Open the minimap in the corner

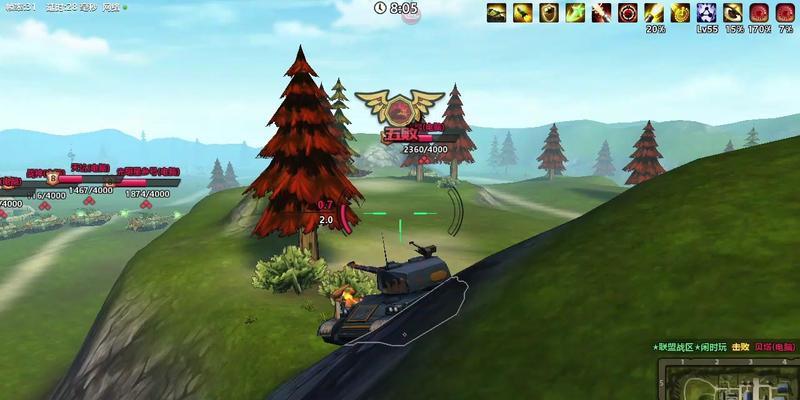[728, 379]
